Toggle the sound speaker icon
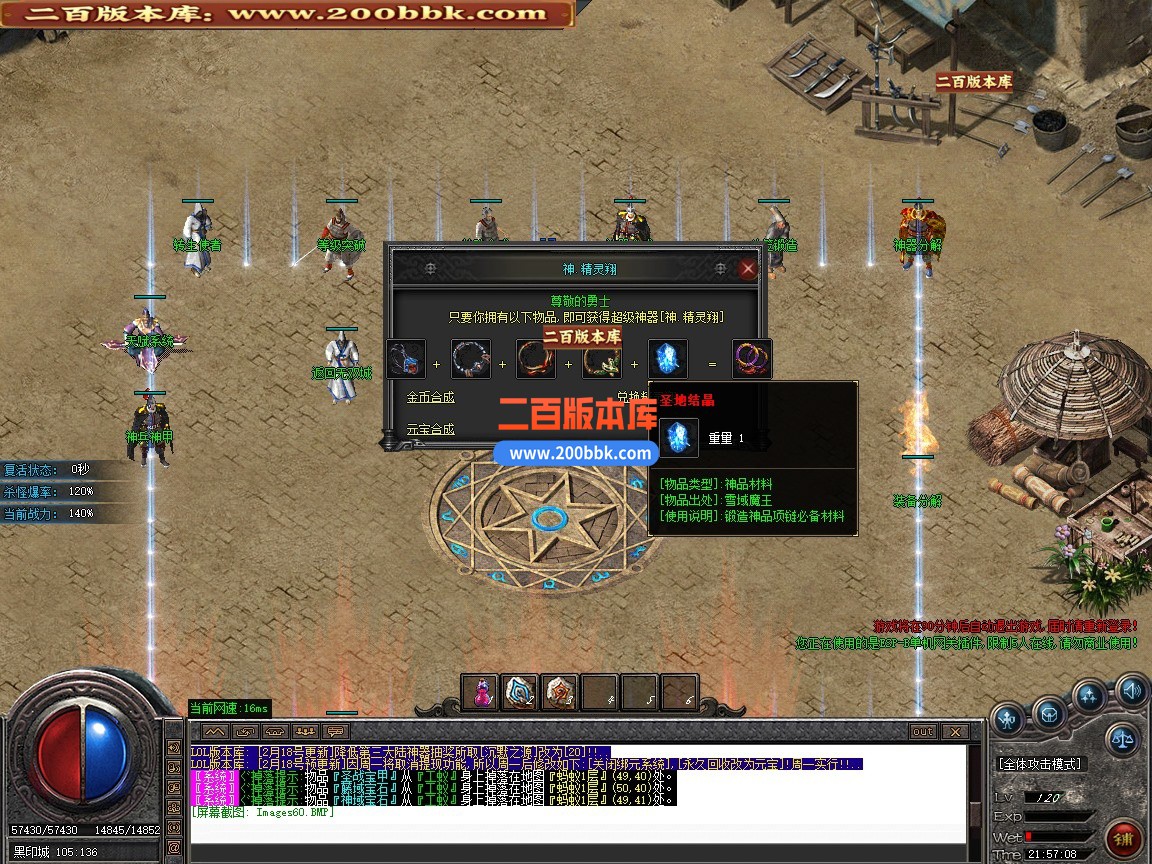 click(1131, 689)
